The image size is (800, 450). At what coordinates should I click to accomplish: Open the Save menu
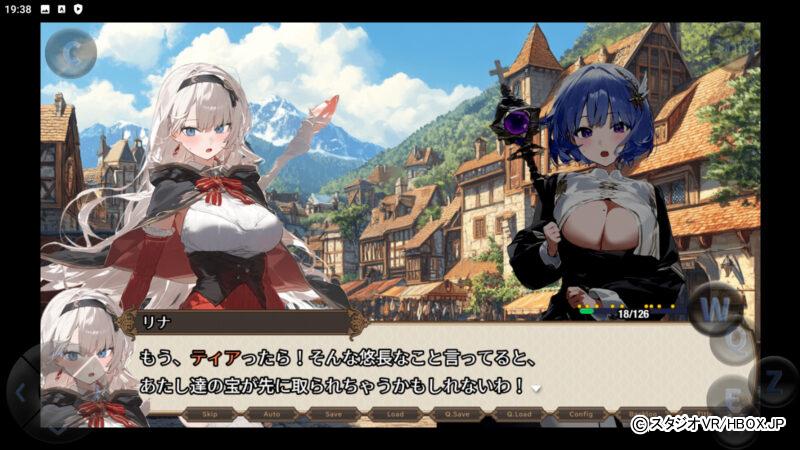(332, 413)
